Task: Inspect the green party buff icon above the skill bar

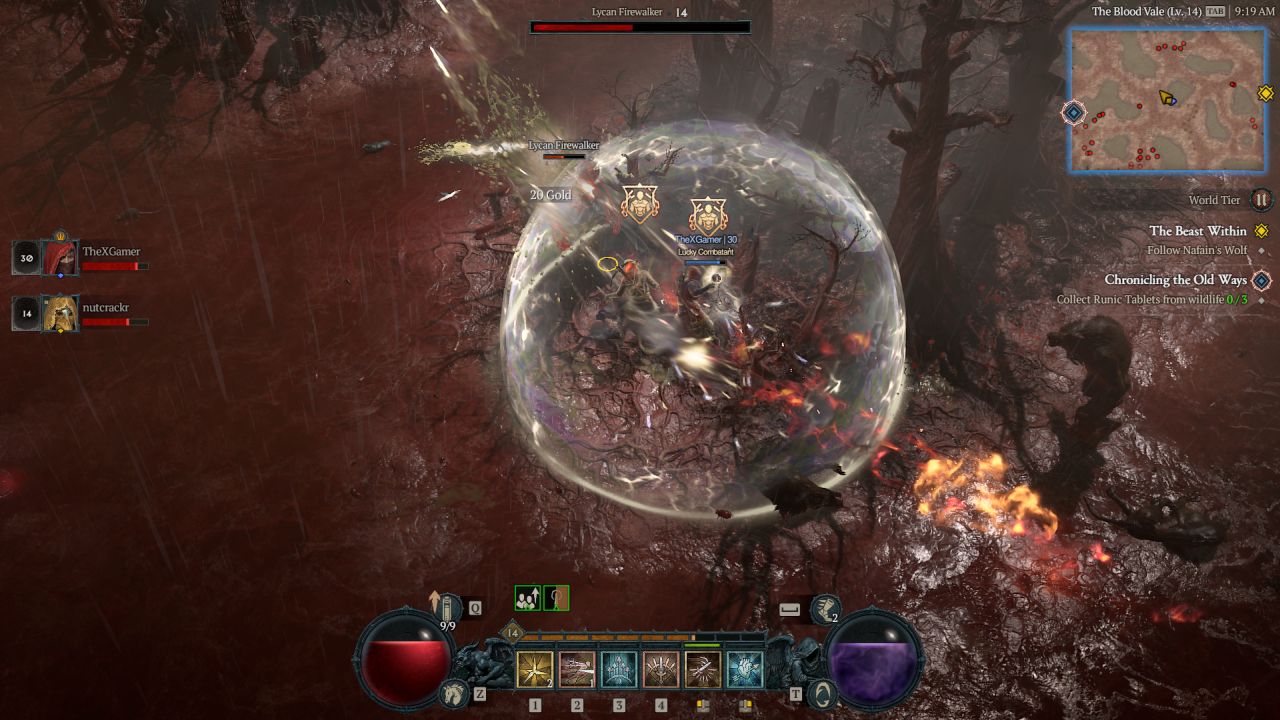Action: tap(528, 598)
